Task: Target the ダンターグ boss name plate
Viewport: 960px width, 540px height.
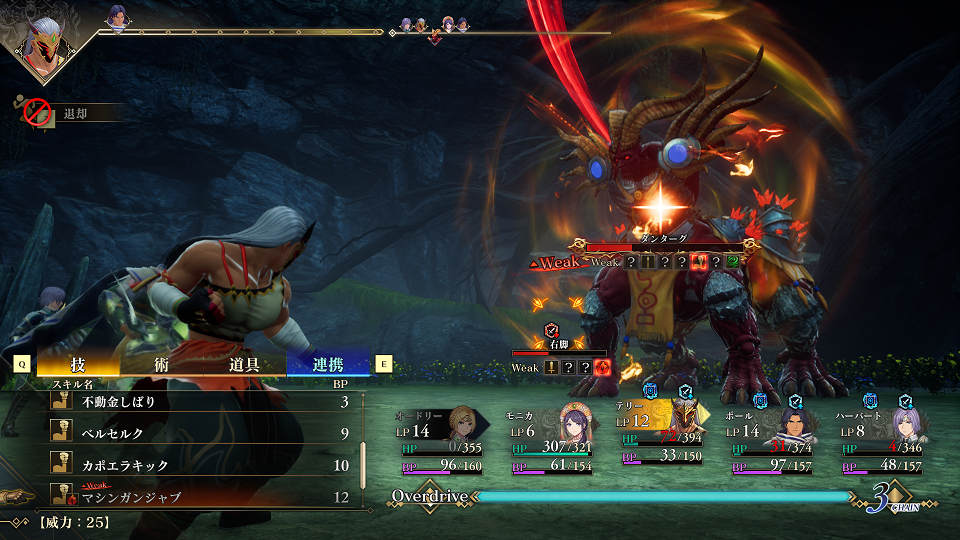Action: [664, 240]
